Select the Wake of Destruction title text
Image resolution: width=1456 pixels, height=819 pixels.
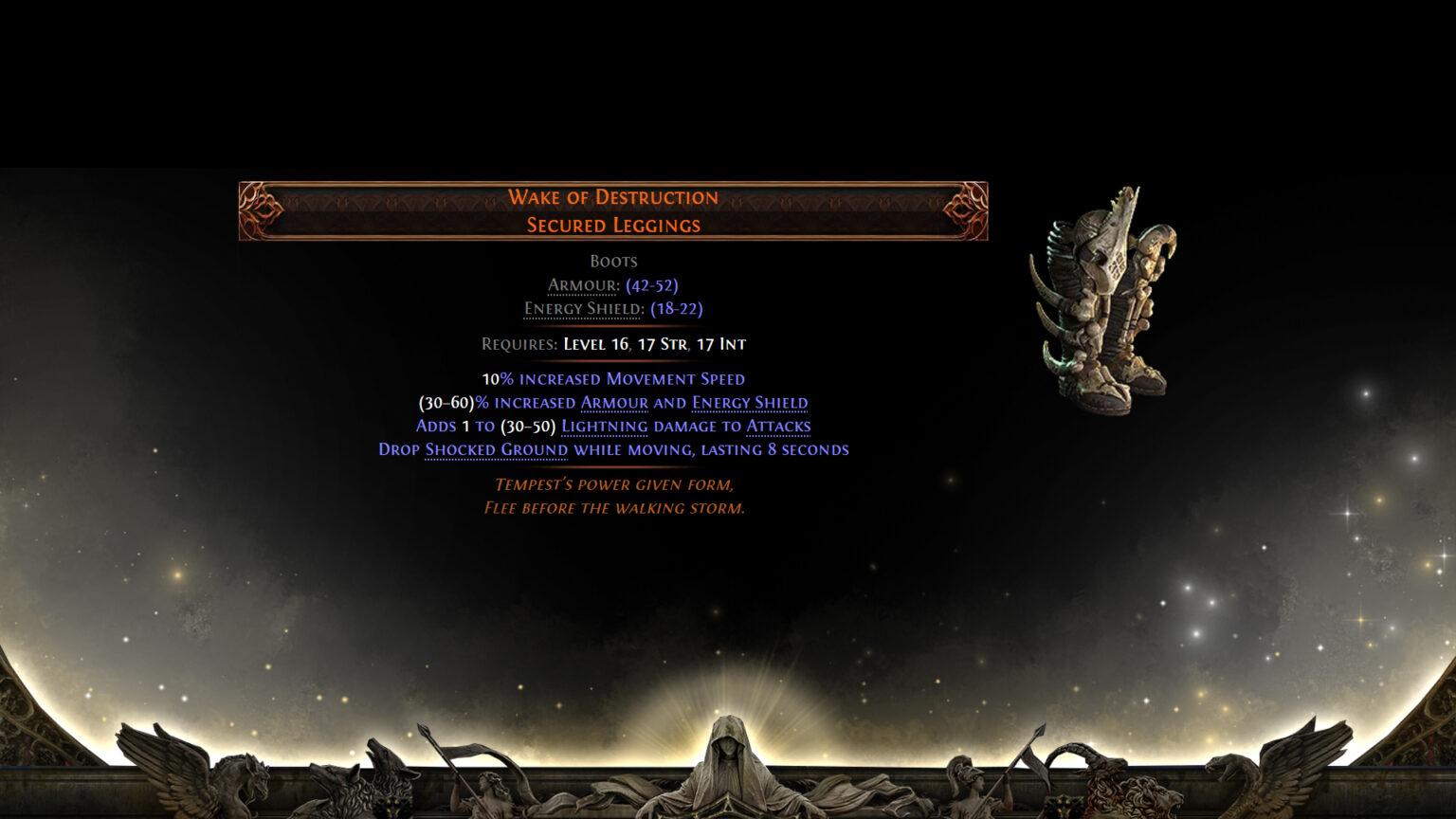(x=614, y=197)
